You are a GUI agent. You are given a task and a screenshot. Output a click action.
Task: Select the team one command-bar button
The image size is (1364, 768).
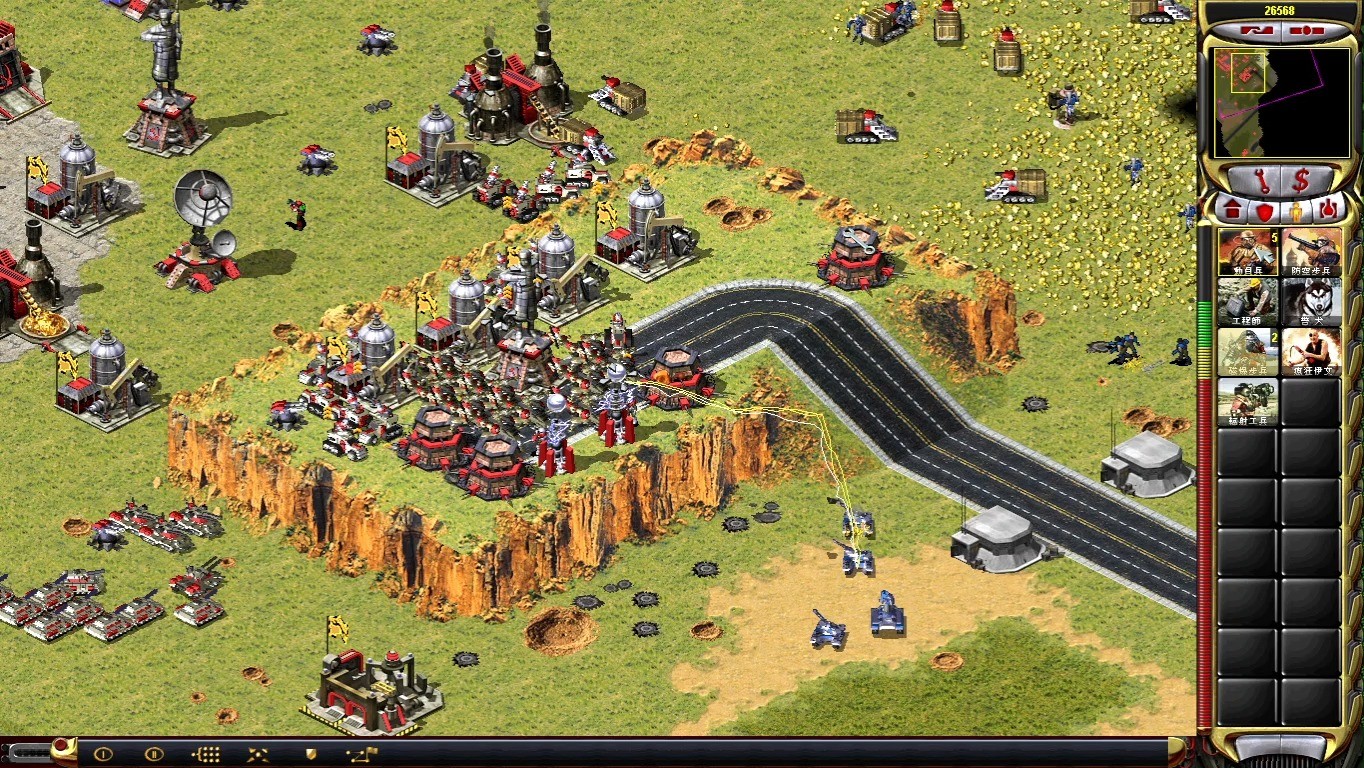coord(102,754)
